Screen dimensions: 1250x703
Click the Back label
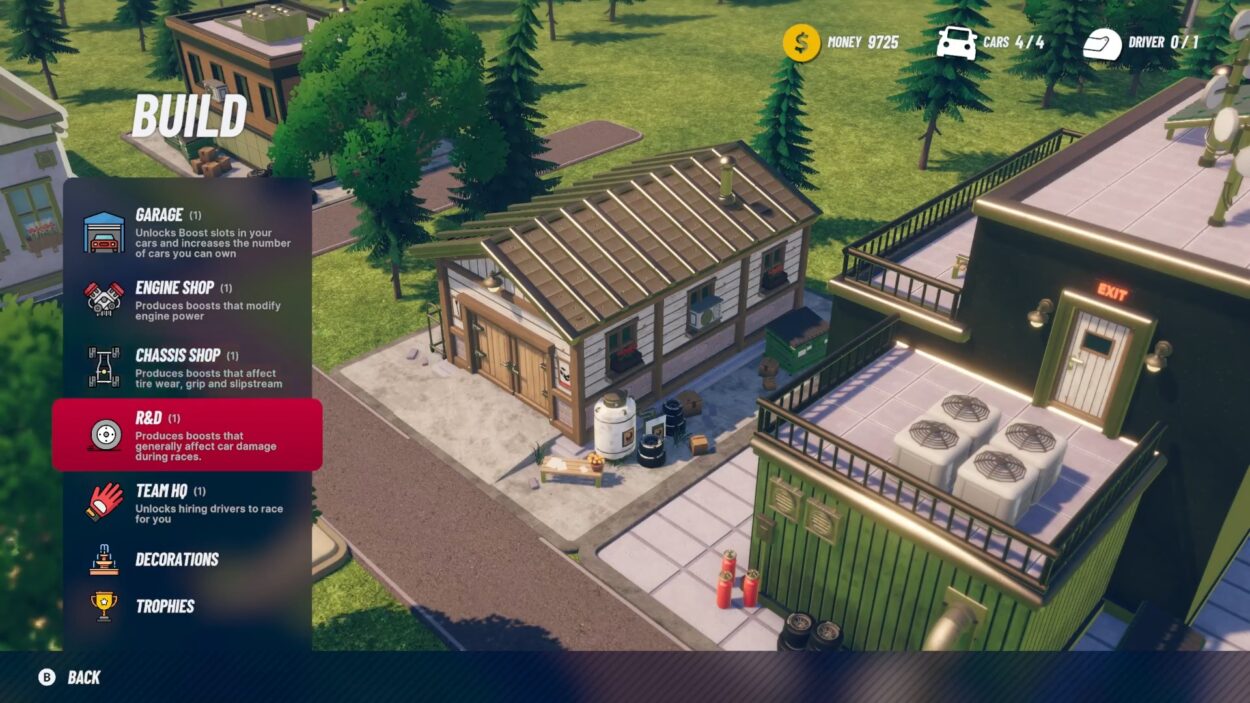point(84,677)
